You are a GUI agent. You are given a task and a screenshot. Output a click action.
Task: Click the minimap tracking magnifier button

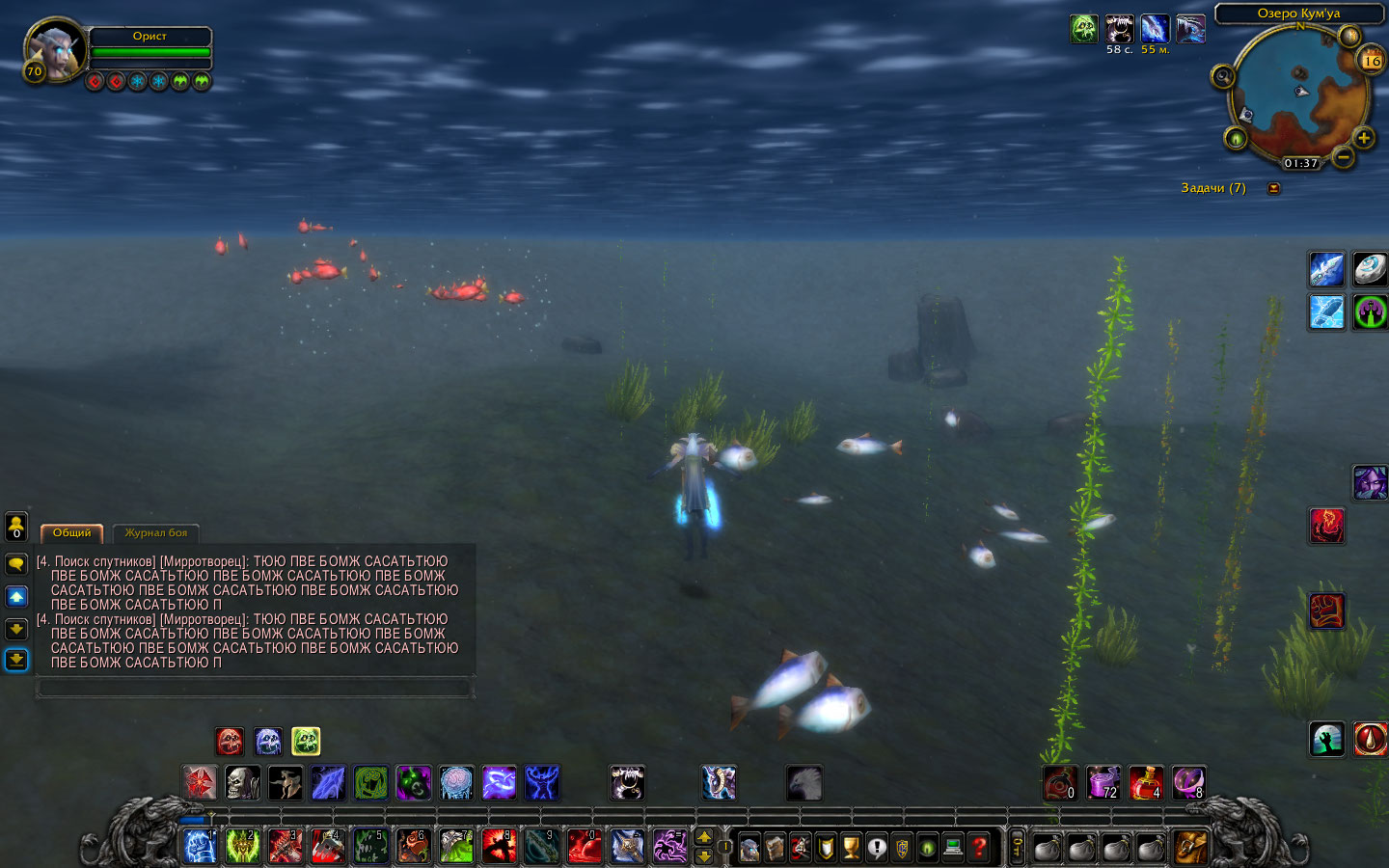point(1222,75)
